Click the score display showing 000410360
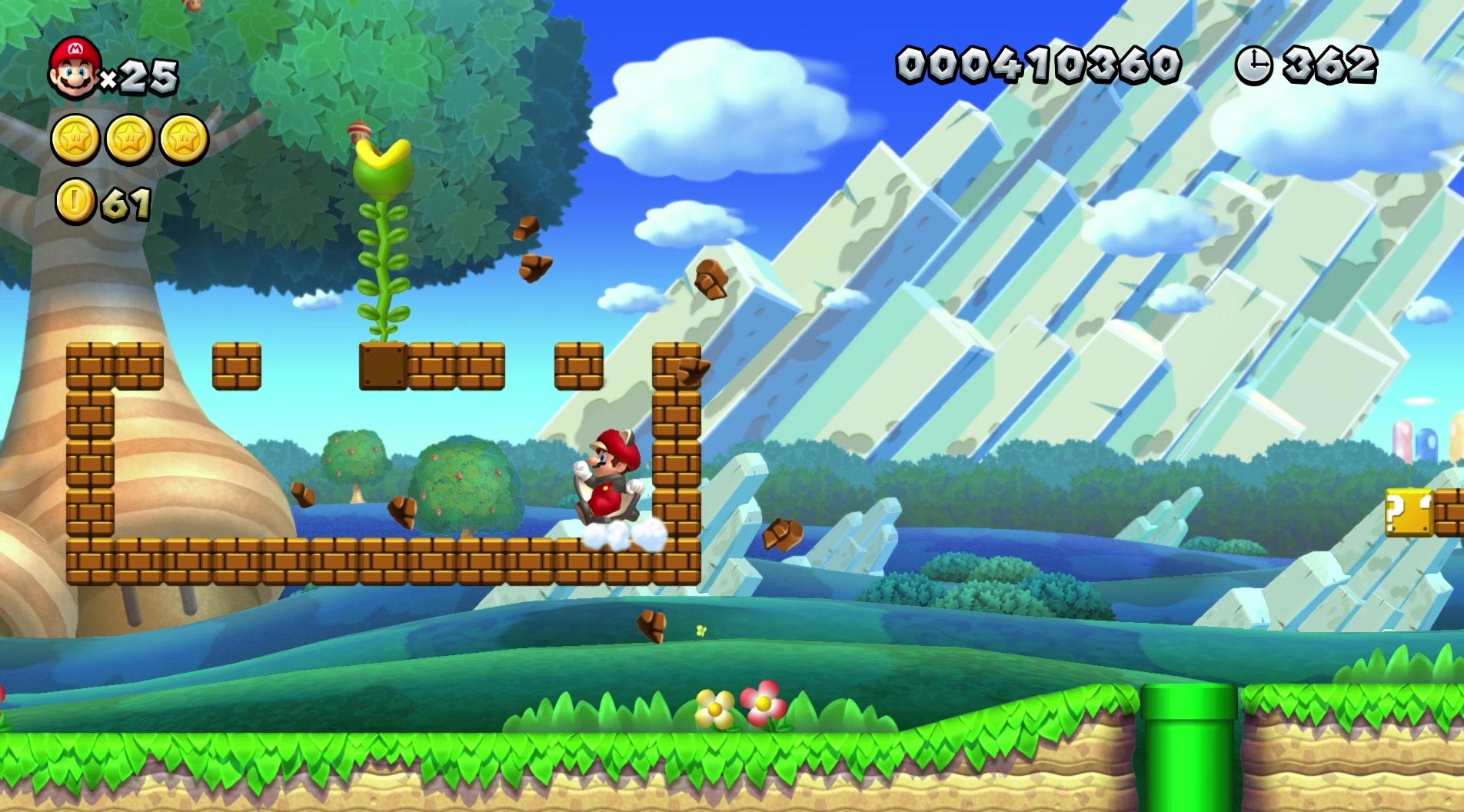Screen dimensions: 1464x812 (1039, 65)
